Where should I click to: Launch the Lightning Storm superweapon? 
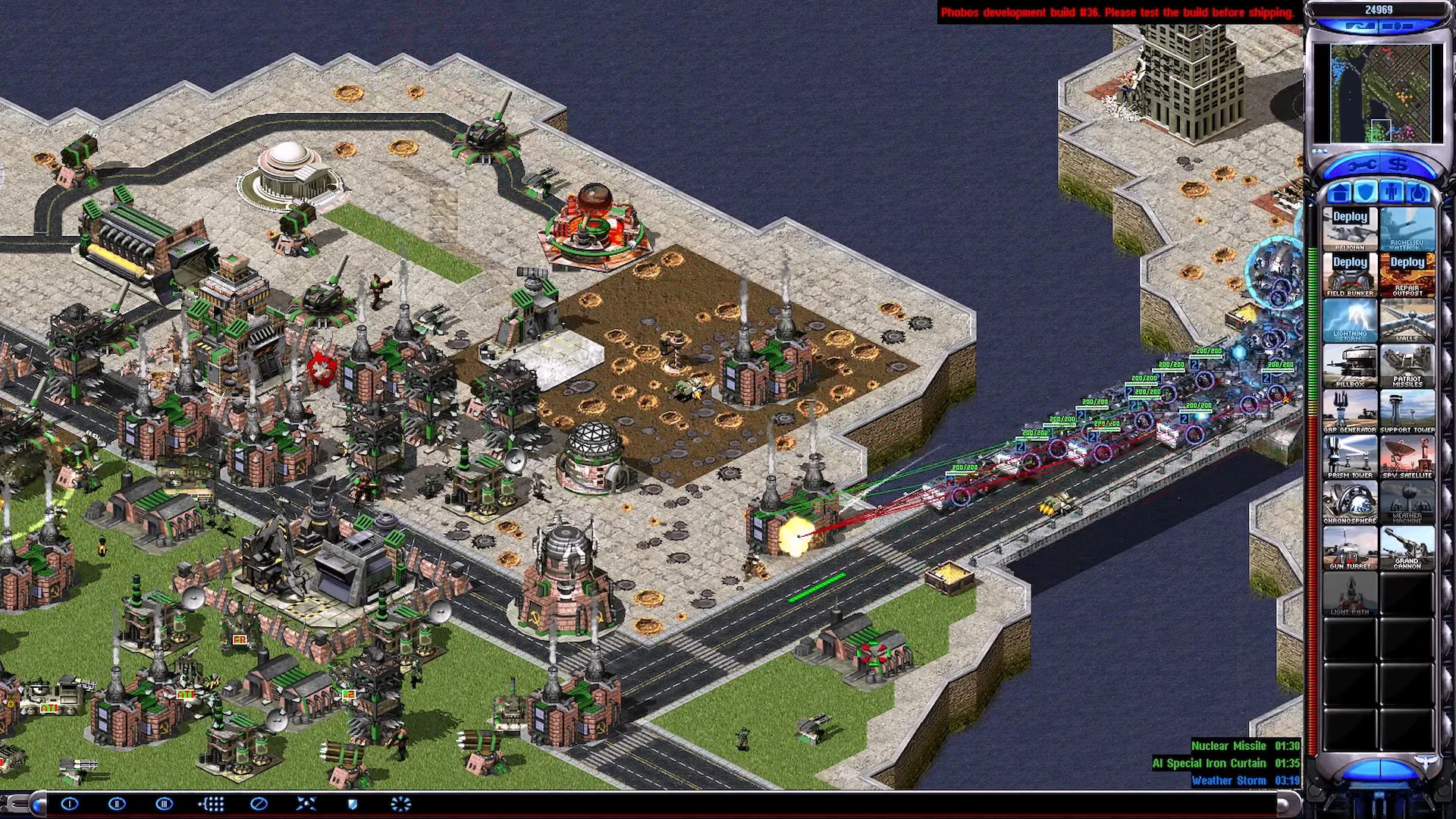[1350, 320]
